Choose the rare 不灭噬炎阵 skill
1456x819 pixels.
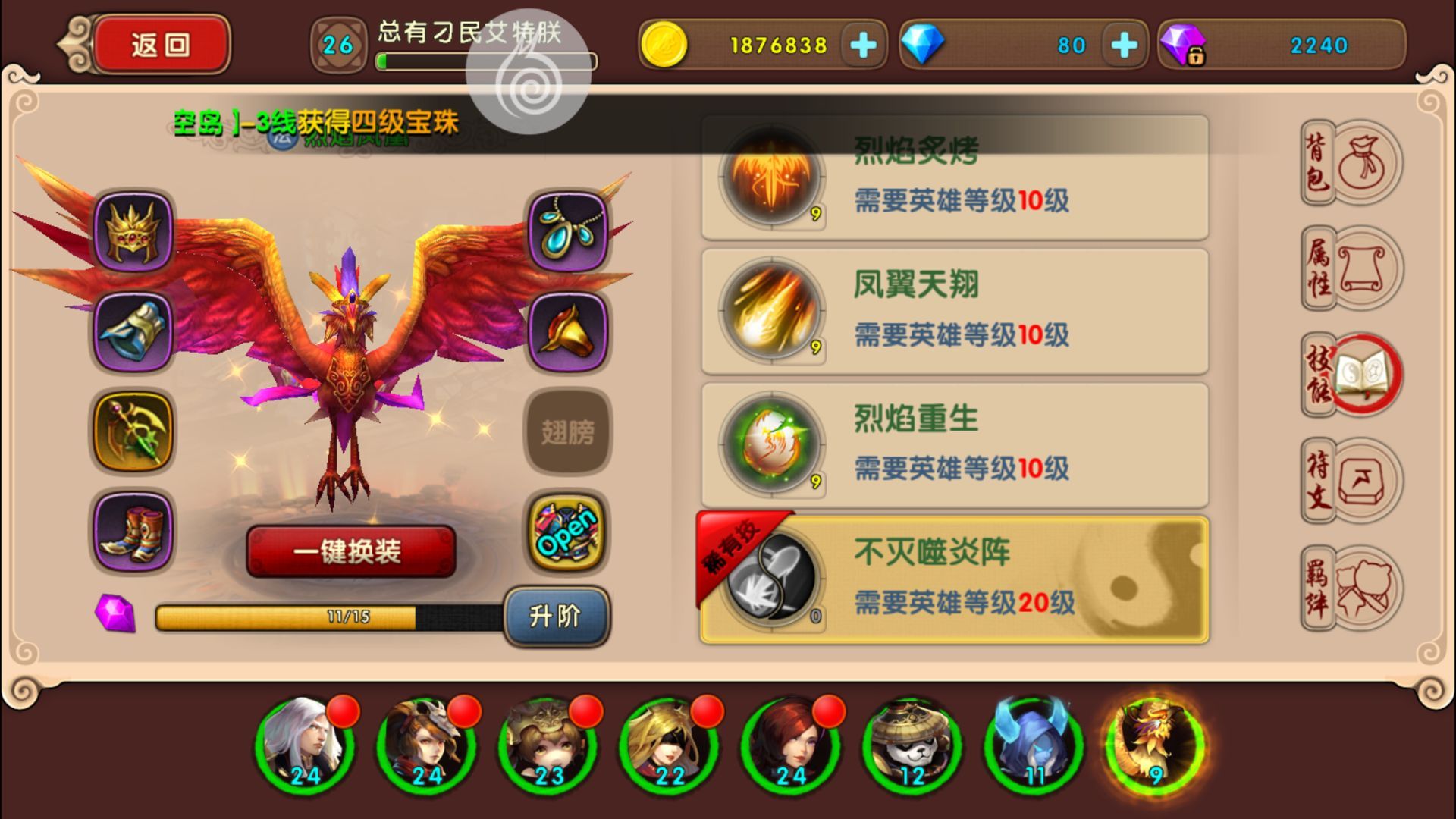pyautogui.click(x=954, y=580)
